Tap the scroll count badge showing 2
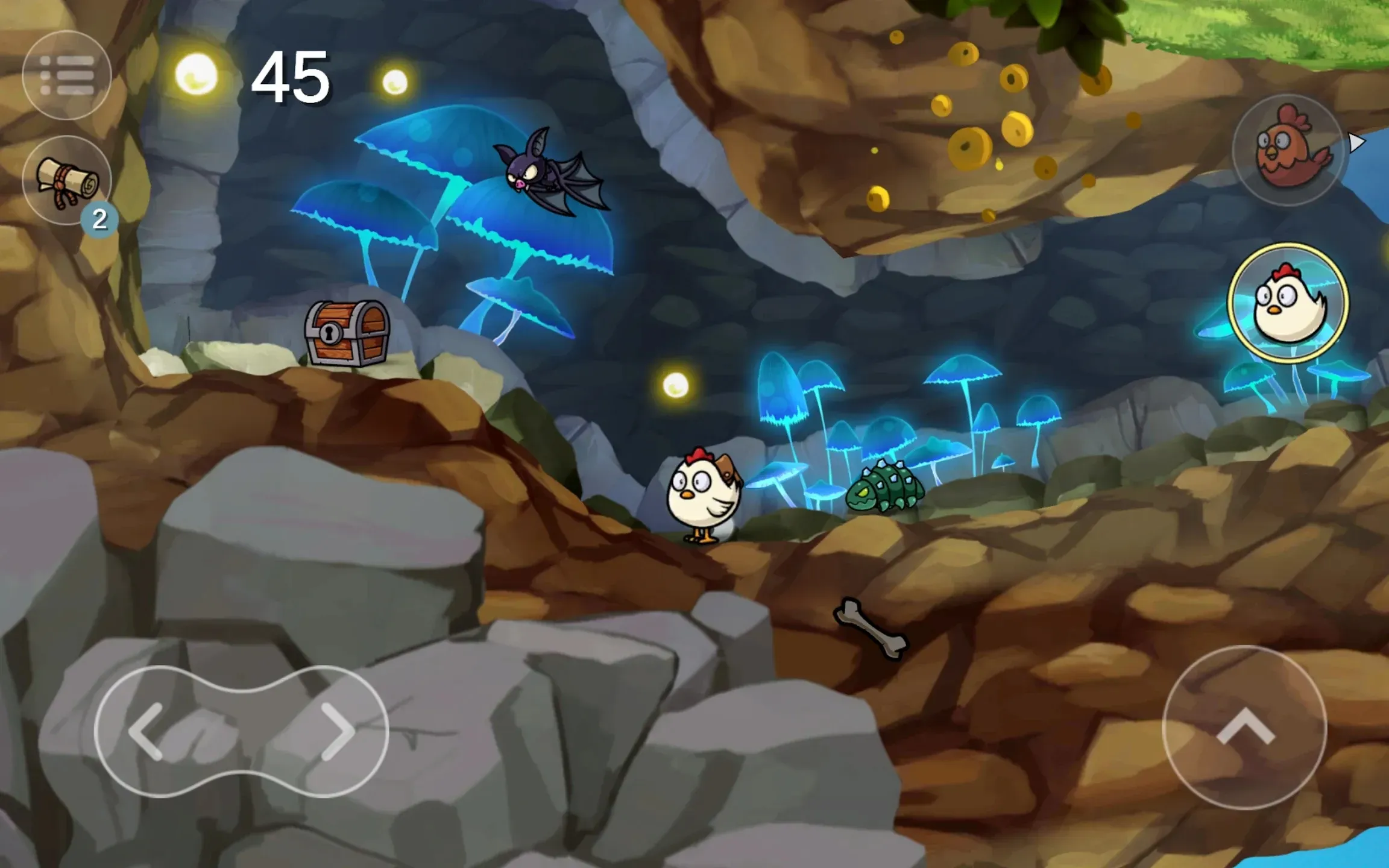This screenshot has height=868, width=1389. (101, 219)
